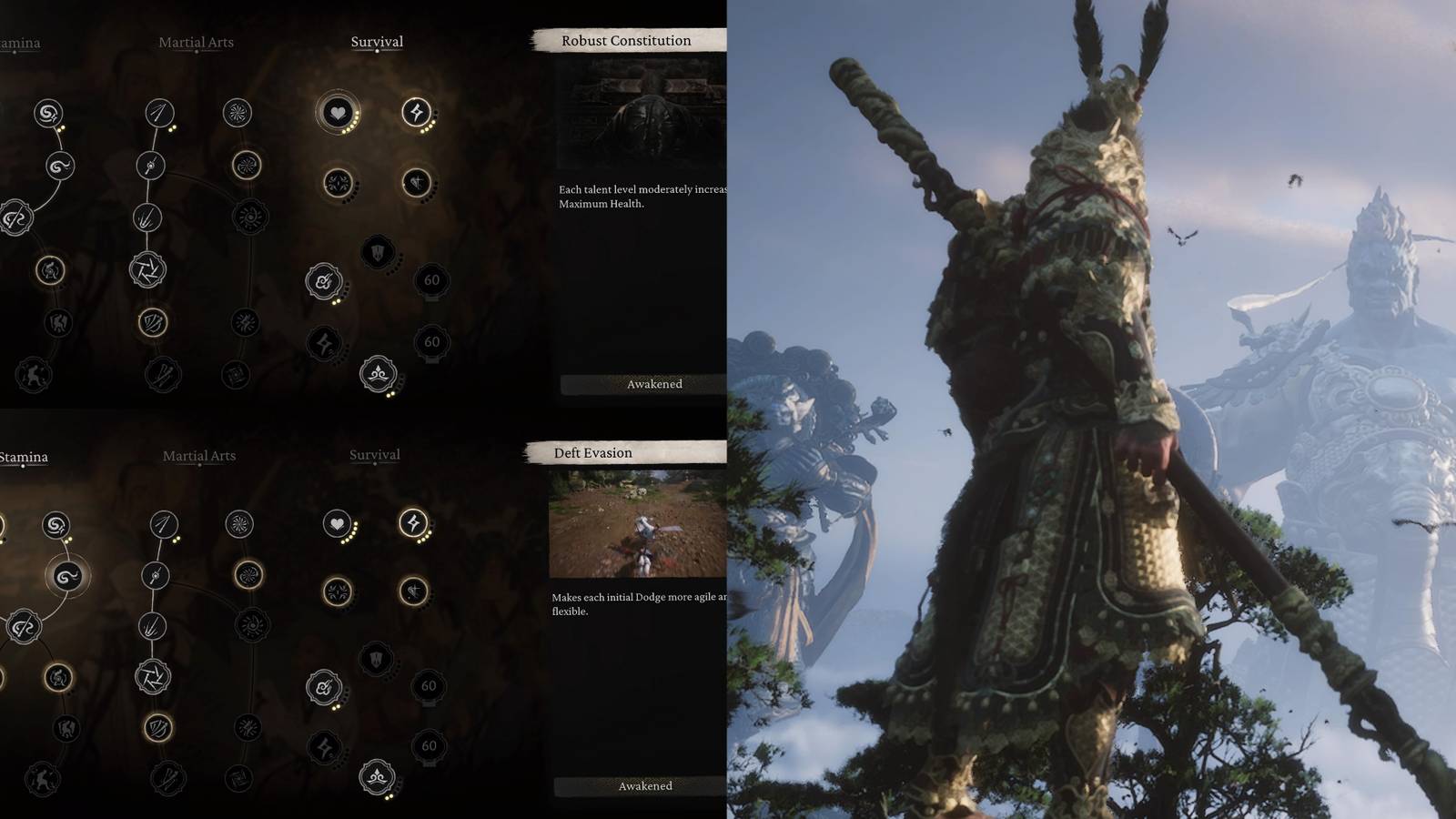Click the staff icon atop the Martial Arts tree

(159, 110)
